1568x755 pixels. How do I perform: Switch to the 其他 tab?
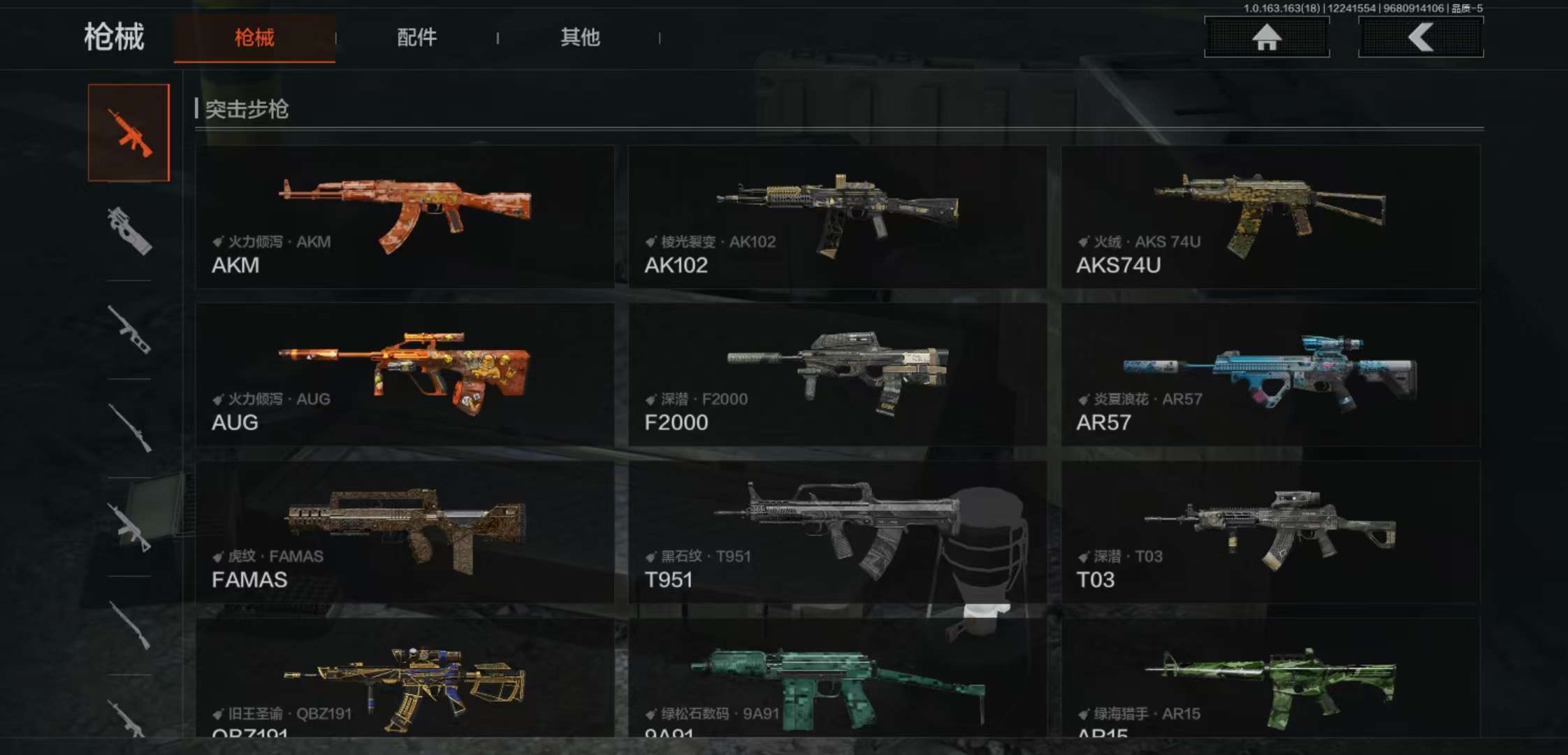tap(580, 38)
